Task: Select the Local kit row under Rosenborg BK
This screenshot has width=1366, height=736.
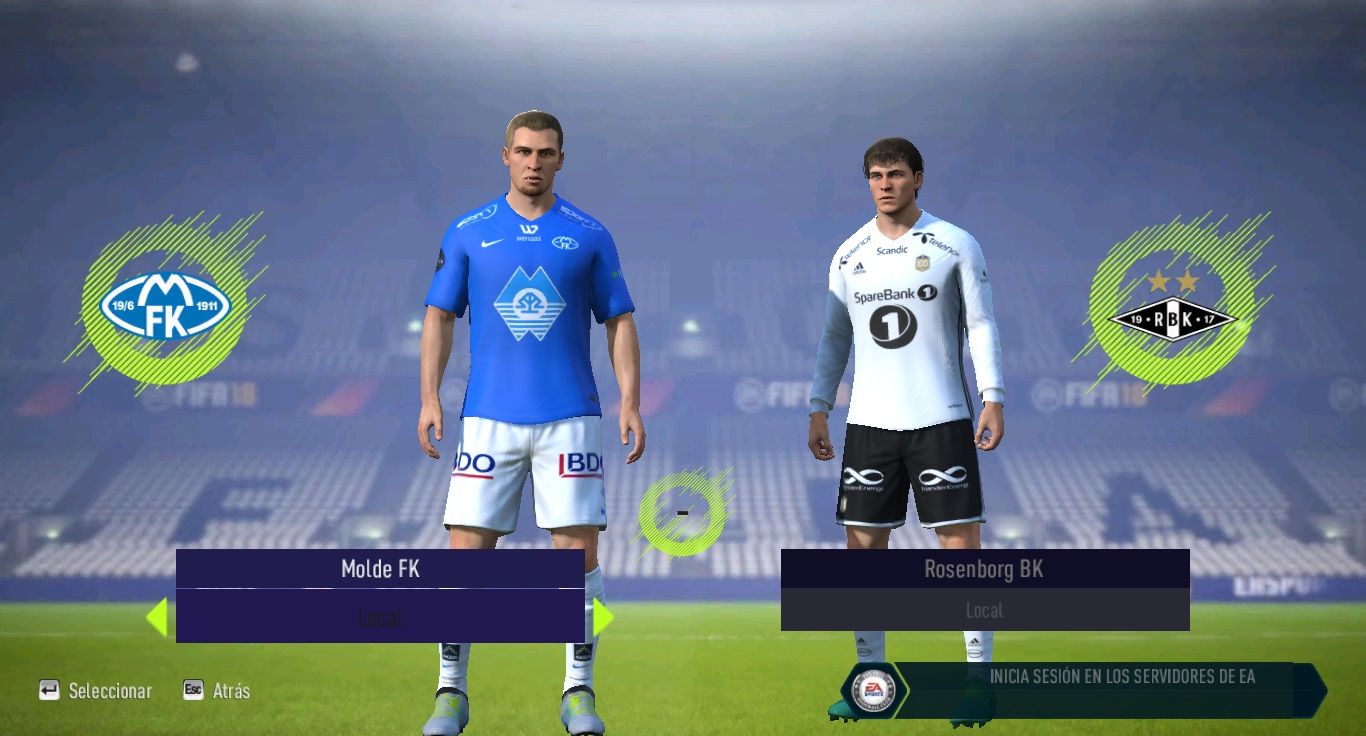Action: [x=984, y=610]
